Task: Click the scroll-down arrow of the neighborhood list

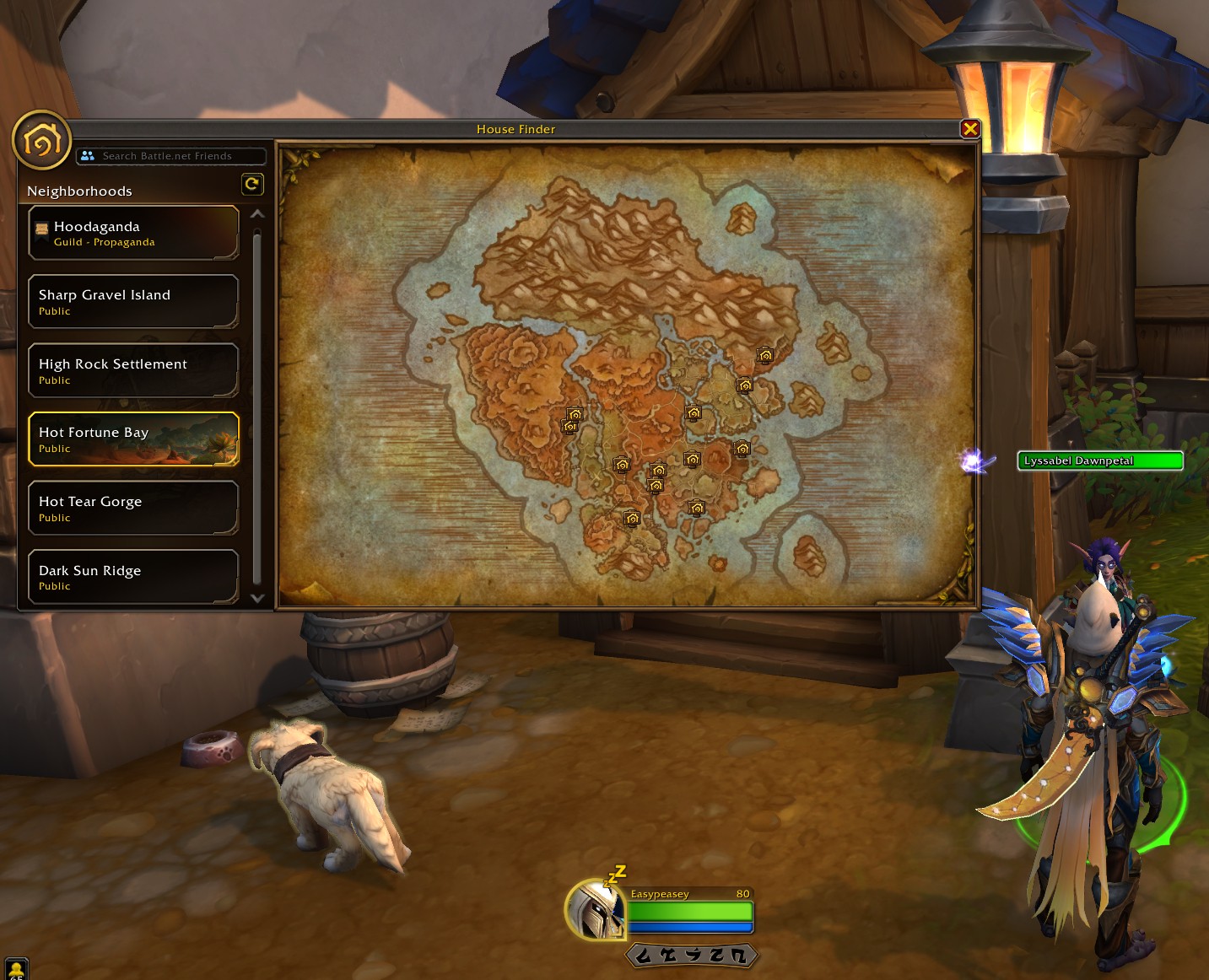Action: (x=257, y=598)
